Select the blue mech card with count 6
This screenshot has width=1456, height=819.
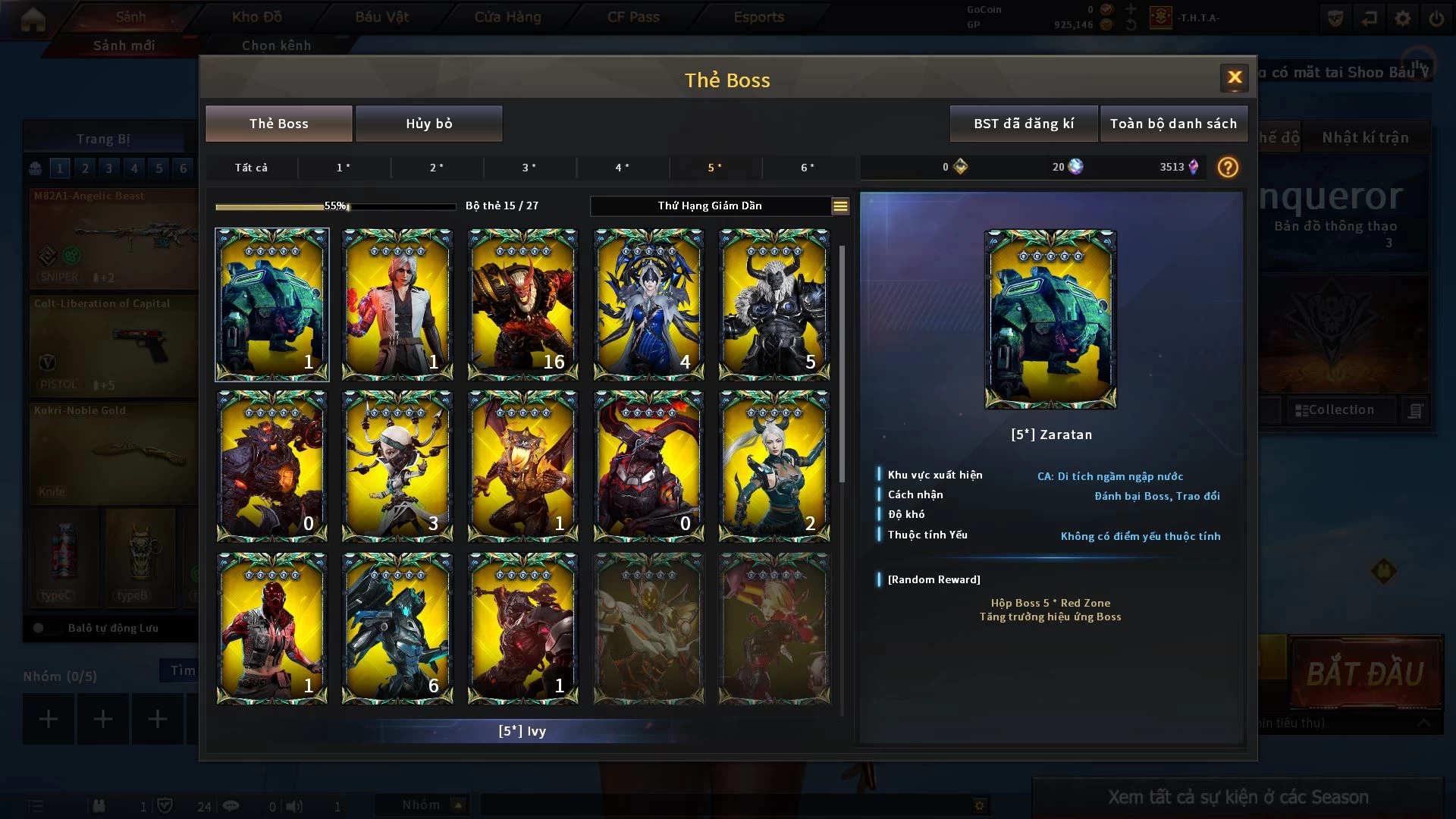[397, 628]
